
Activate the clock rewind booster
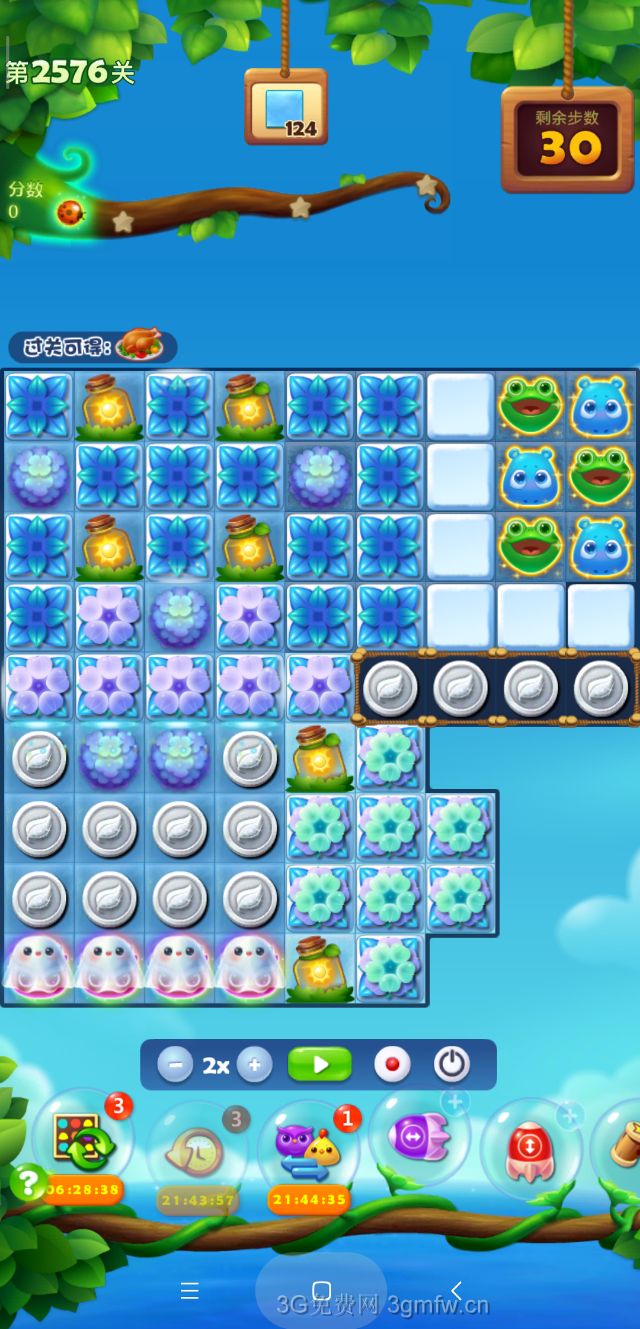tap(196, 1150)
